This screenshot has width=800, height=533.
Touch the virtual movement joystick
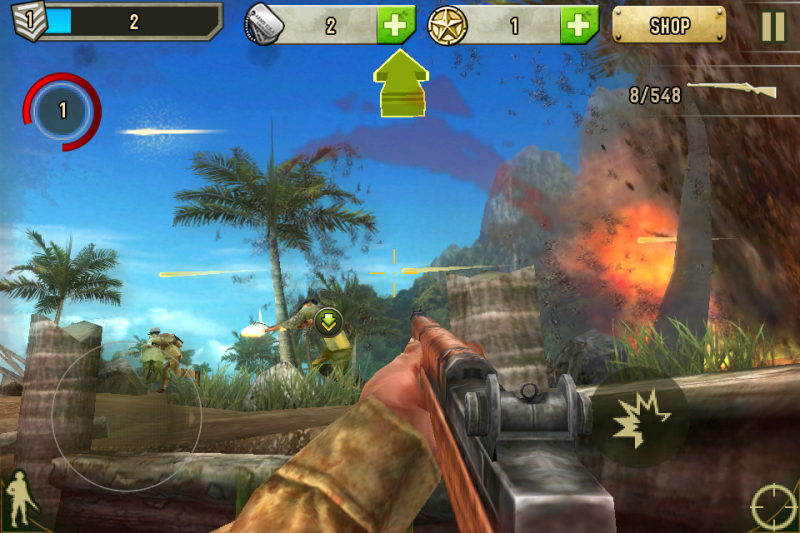coord(127,420)
